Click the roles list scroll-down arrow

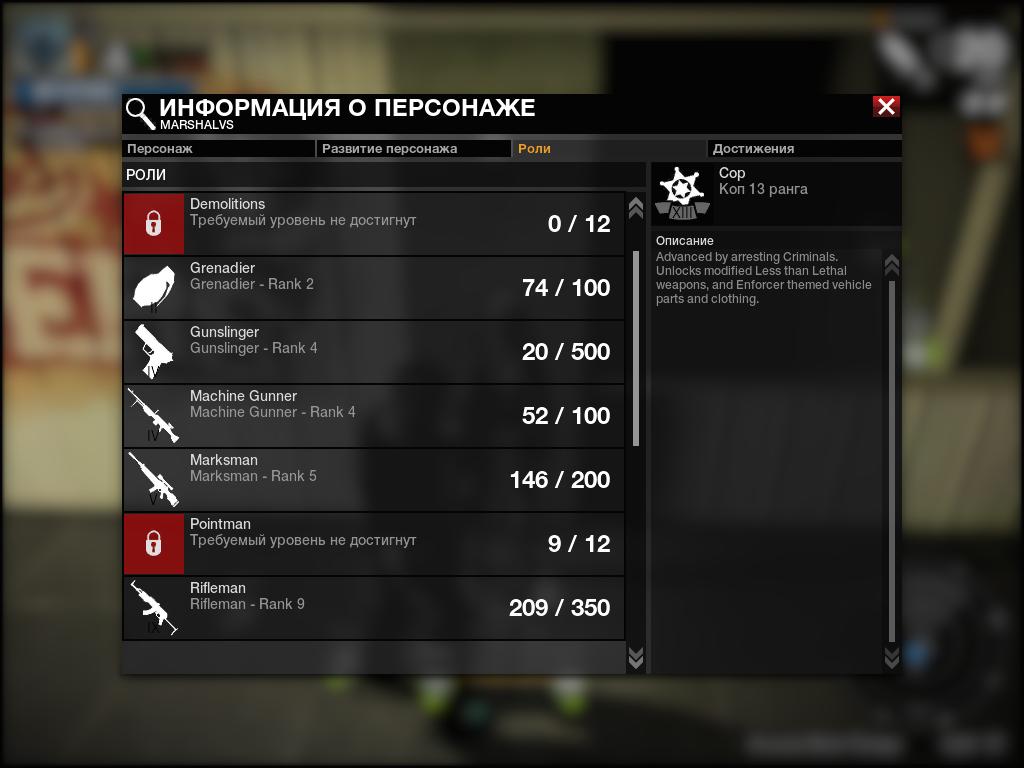pyautogui.click(x=635, y=657)
